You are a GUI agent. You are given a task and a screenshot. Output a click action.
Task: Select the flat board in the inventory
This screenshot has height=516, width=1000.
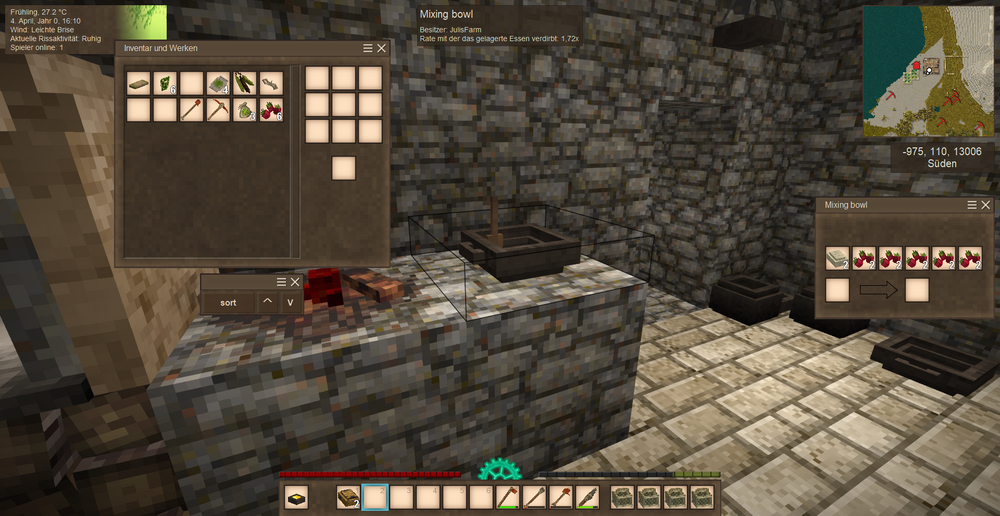point(139,83)
